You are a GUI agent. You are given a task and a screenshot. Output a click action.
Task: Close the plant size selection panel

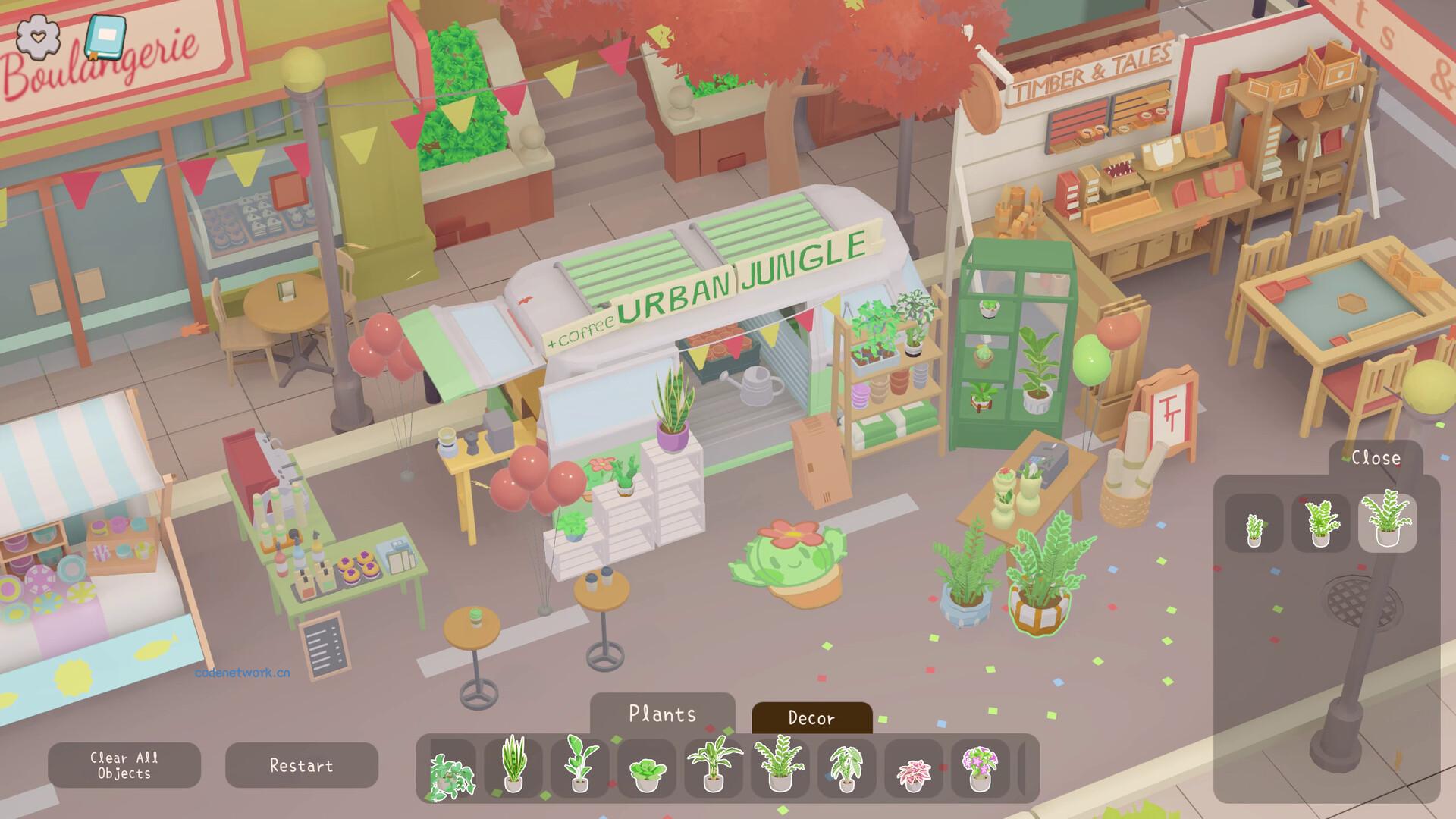click(1376, 457)
